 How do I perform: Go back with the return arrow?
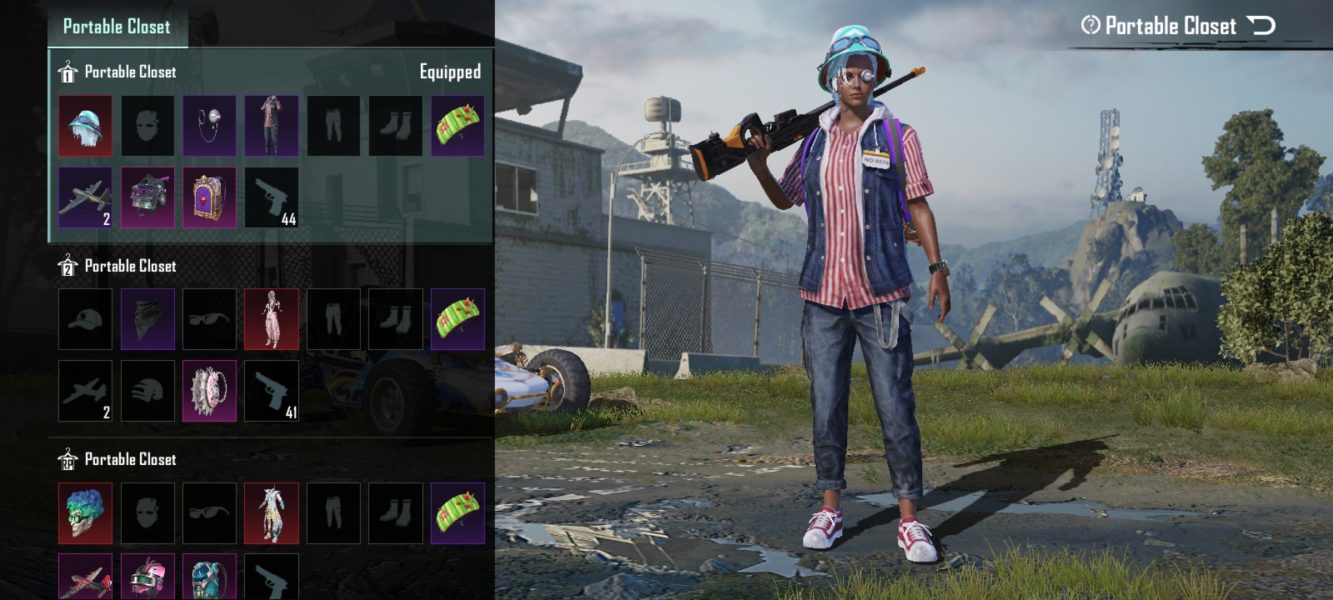click(x=1261, y=26)
